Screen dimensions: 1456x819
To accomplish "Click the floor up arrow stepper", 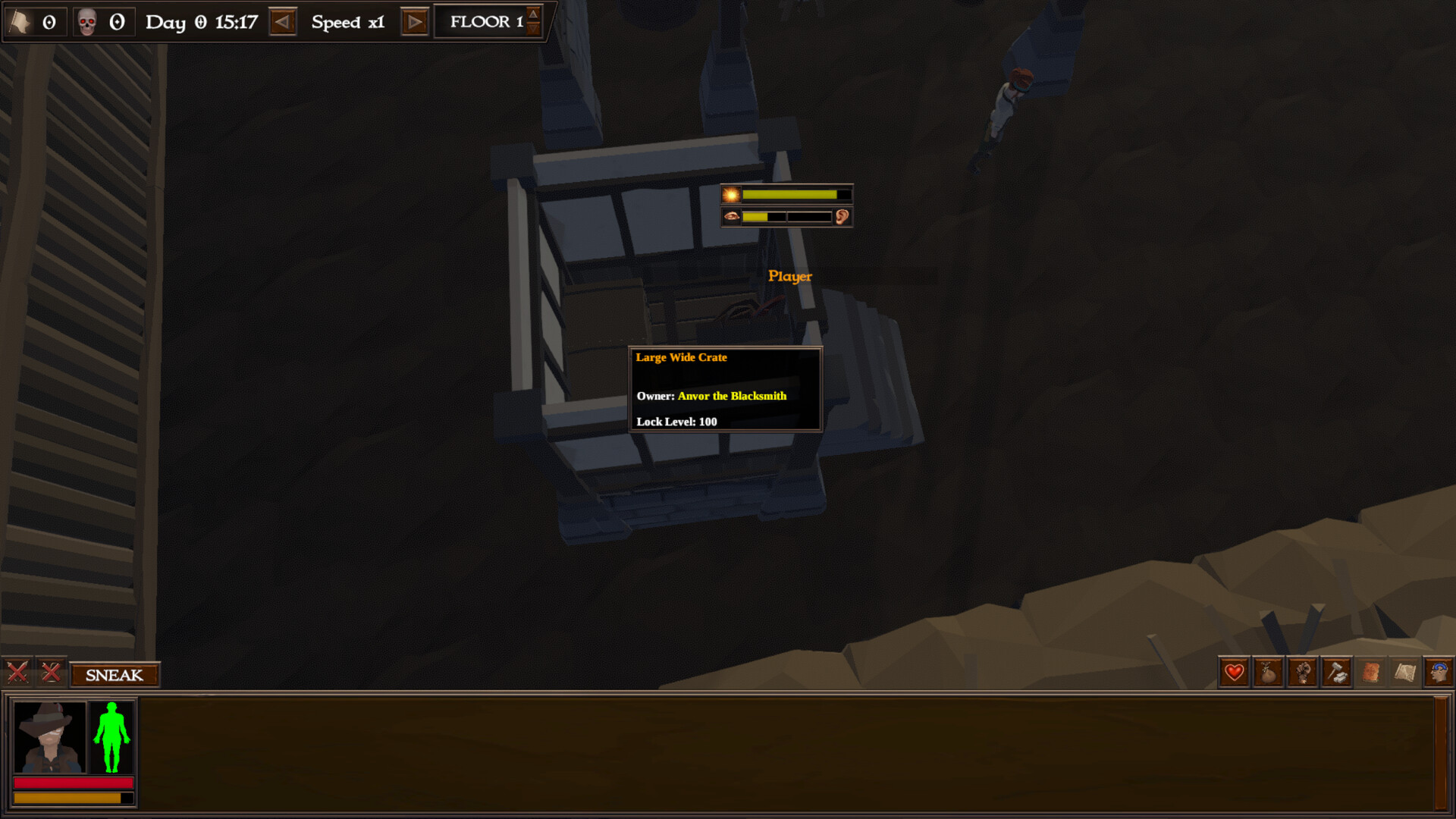I will click(x=533, y=14).
